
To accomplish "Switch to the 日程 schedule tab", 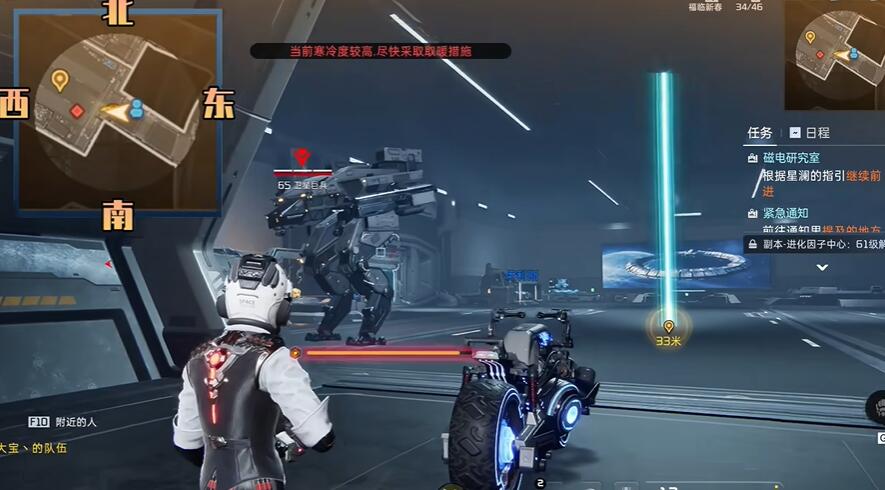I will (810, 133).
